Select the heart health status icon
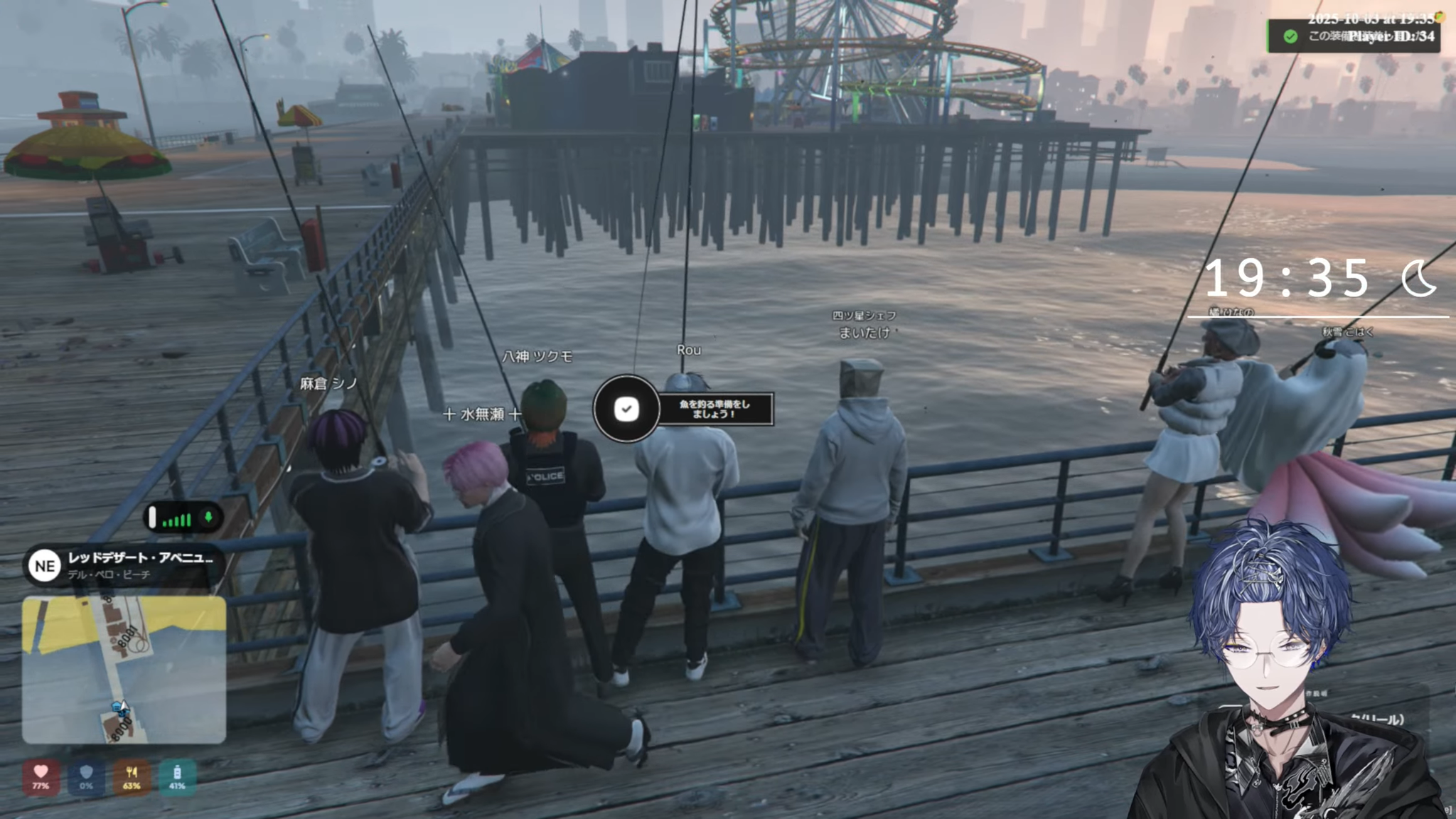The width and height of the screenshot is (1456, 819). pos(41,776)
